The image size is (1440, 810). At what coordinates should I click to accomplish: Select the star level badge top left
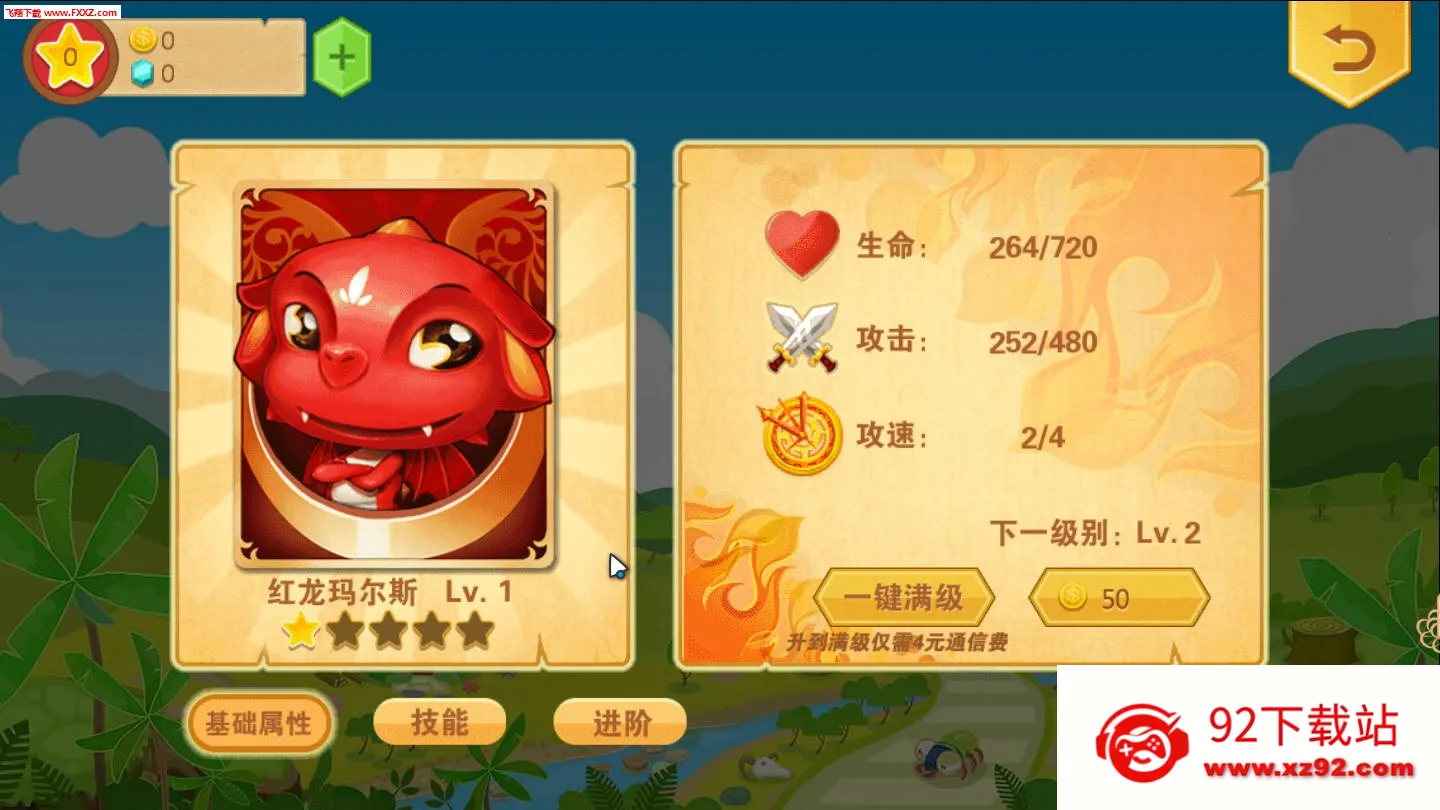[x=69, y=58]
